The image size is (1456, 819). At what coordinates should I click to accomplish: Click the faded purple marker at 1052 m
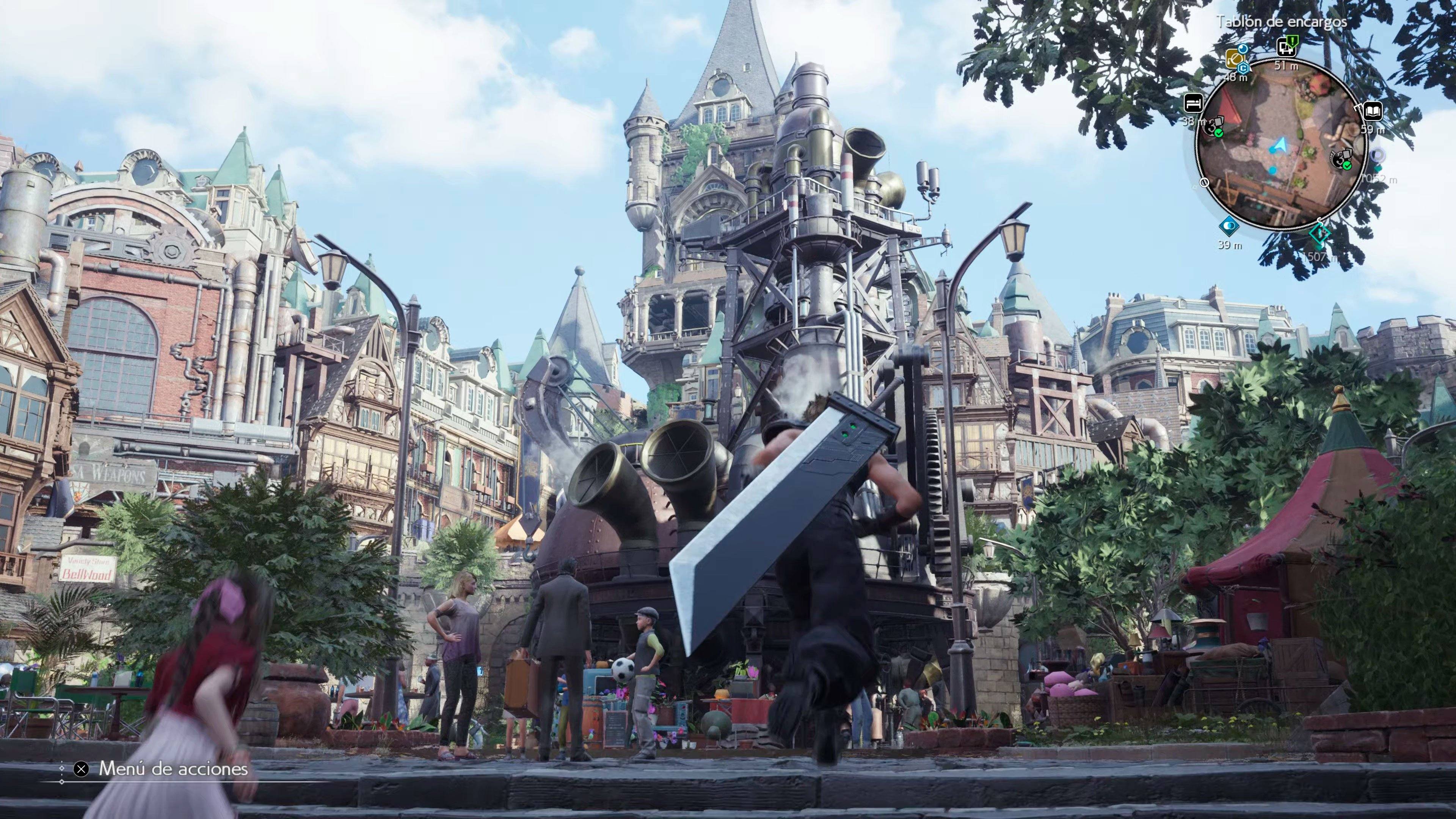click(x=1378, y=154)
